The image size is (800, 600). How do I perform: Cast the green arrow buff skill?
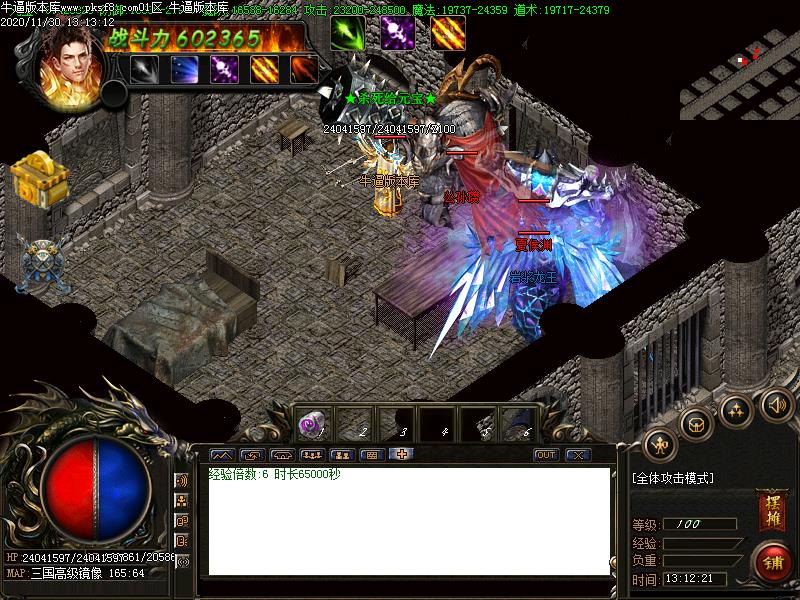click(x=348, y=33)
